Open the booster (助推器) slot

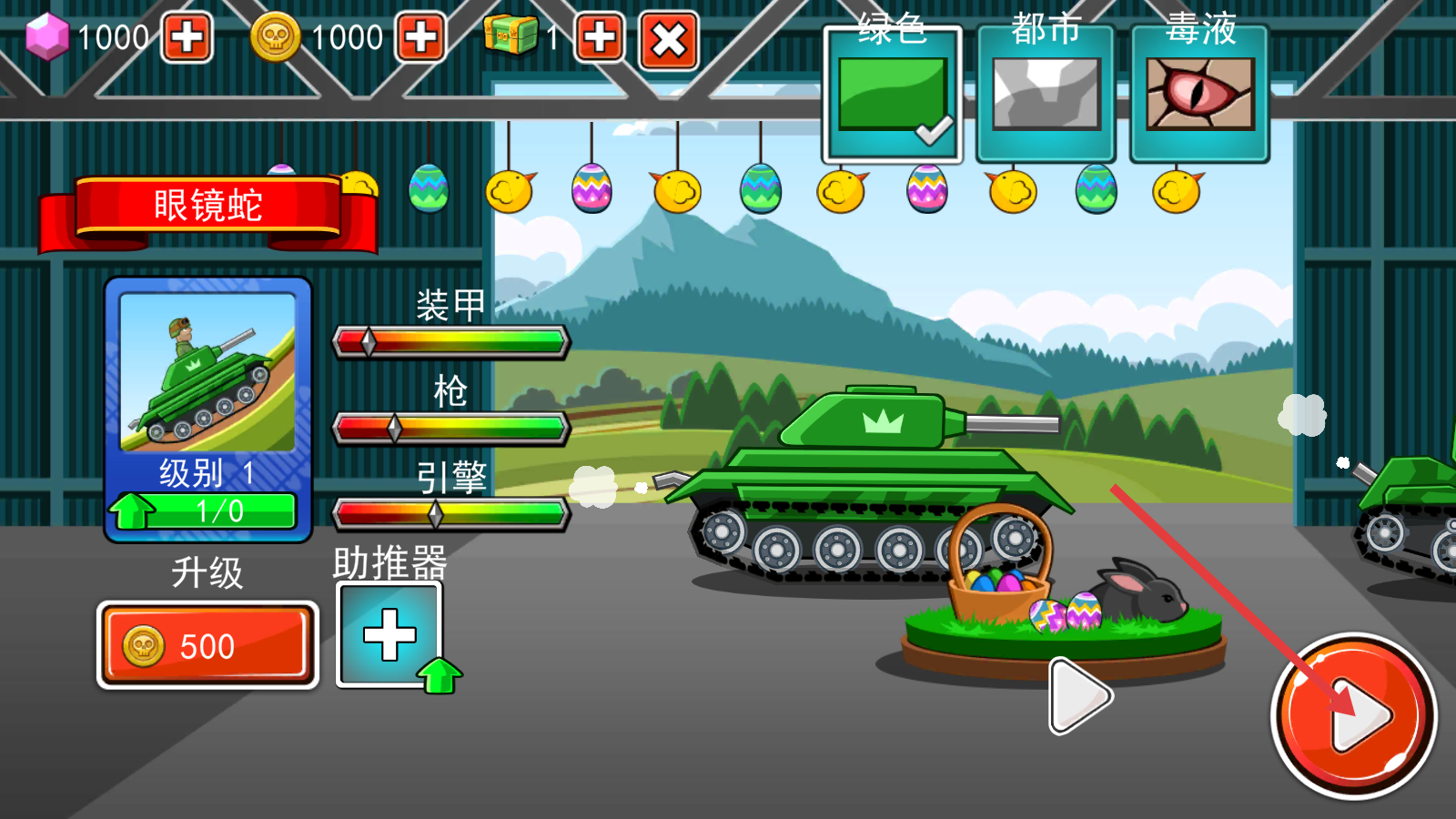[x=389, y=634]
